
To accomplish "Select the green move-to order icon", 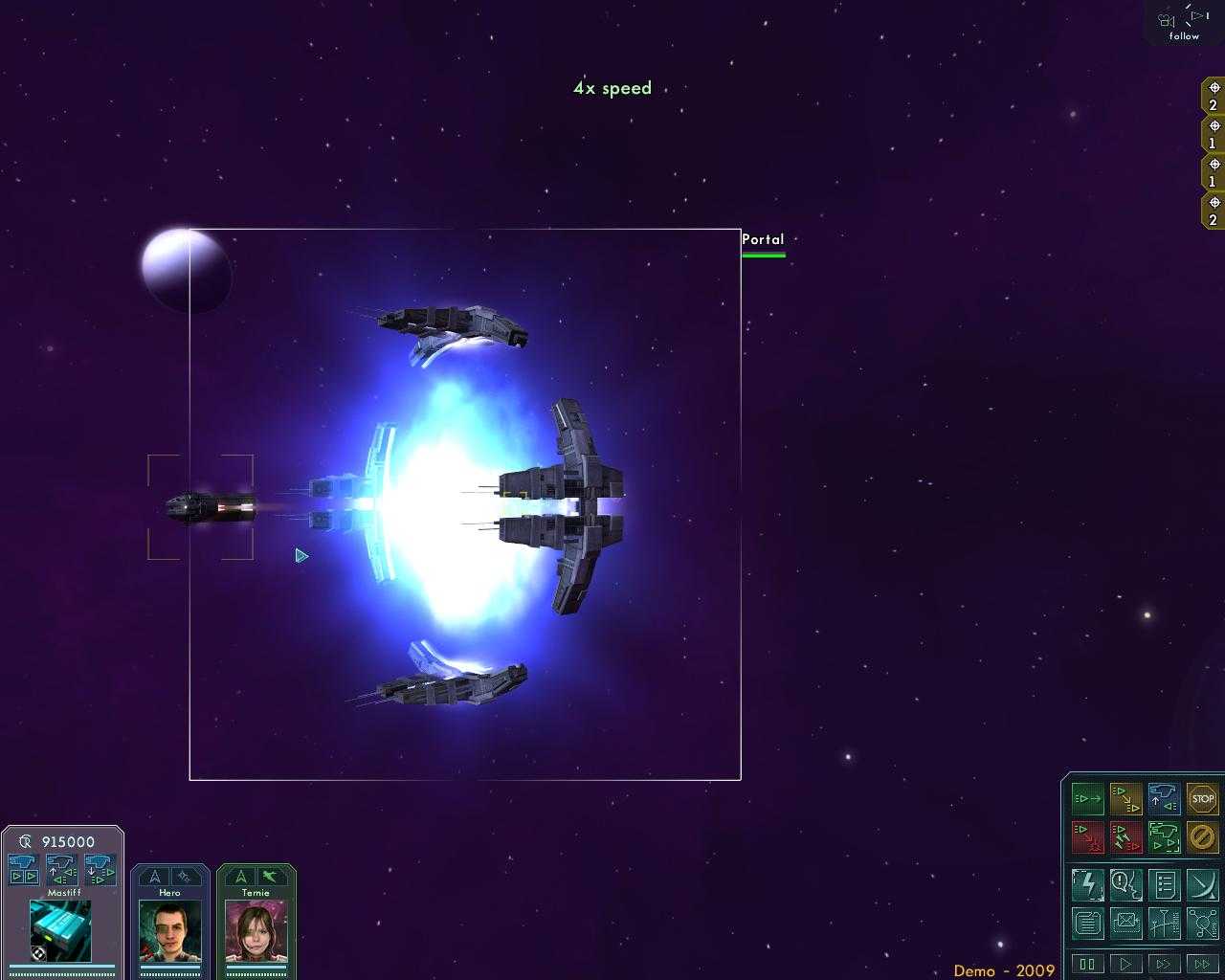I will point(1088,799).
